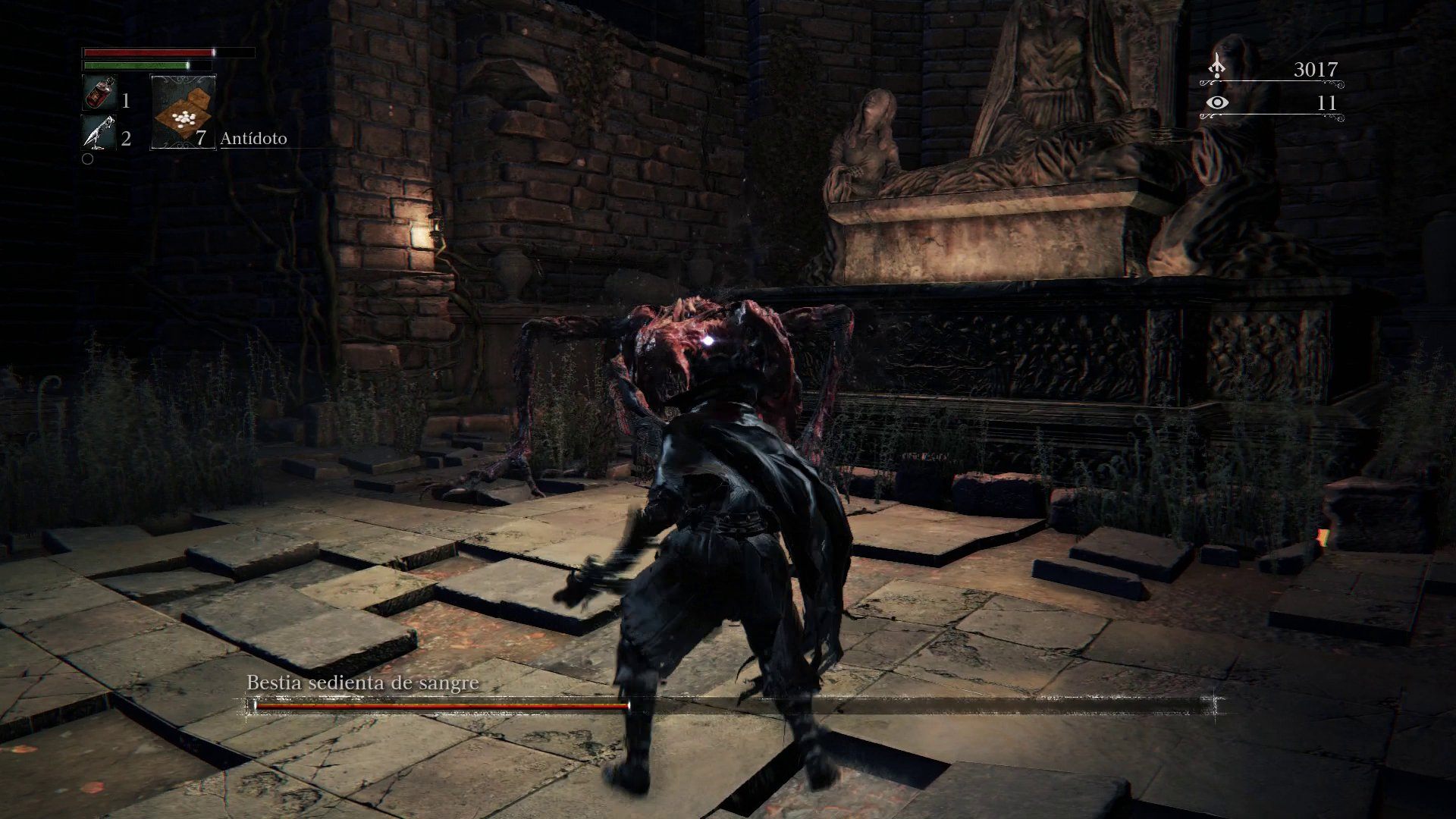The width and height of the screenshot is (1456, 819).
Task: Click the Antídoto item slot icon
Action: point(182,114)
